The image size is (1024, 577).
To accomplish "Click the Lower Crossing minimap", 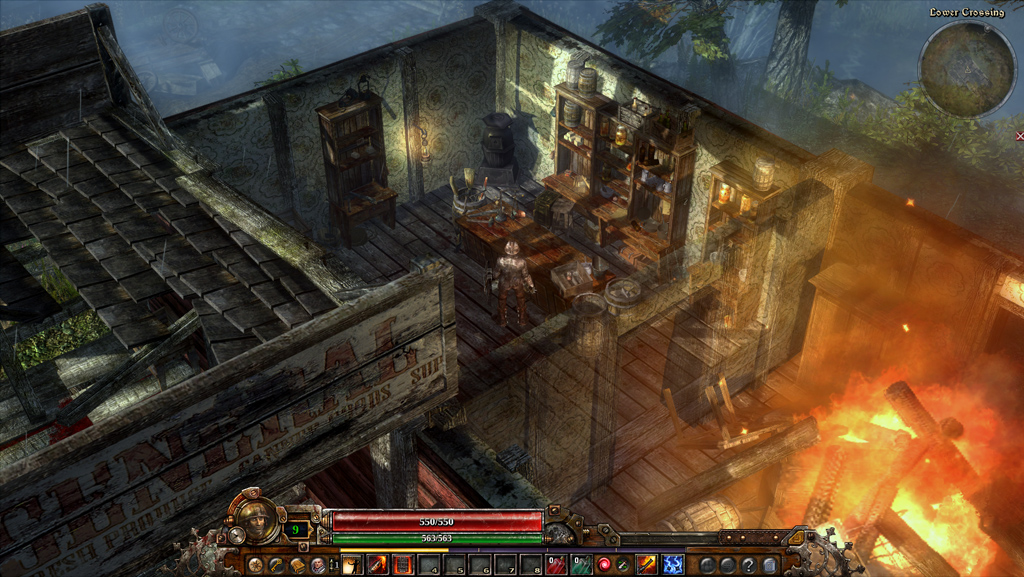I will 967,70.
